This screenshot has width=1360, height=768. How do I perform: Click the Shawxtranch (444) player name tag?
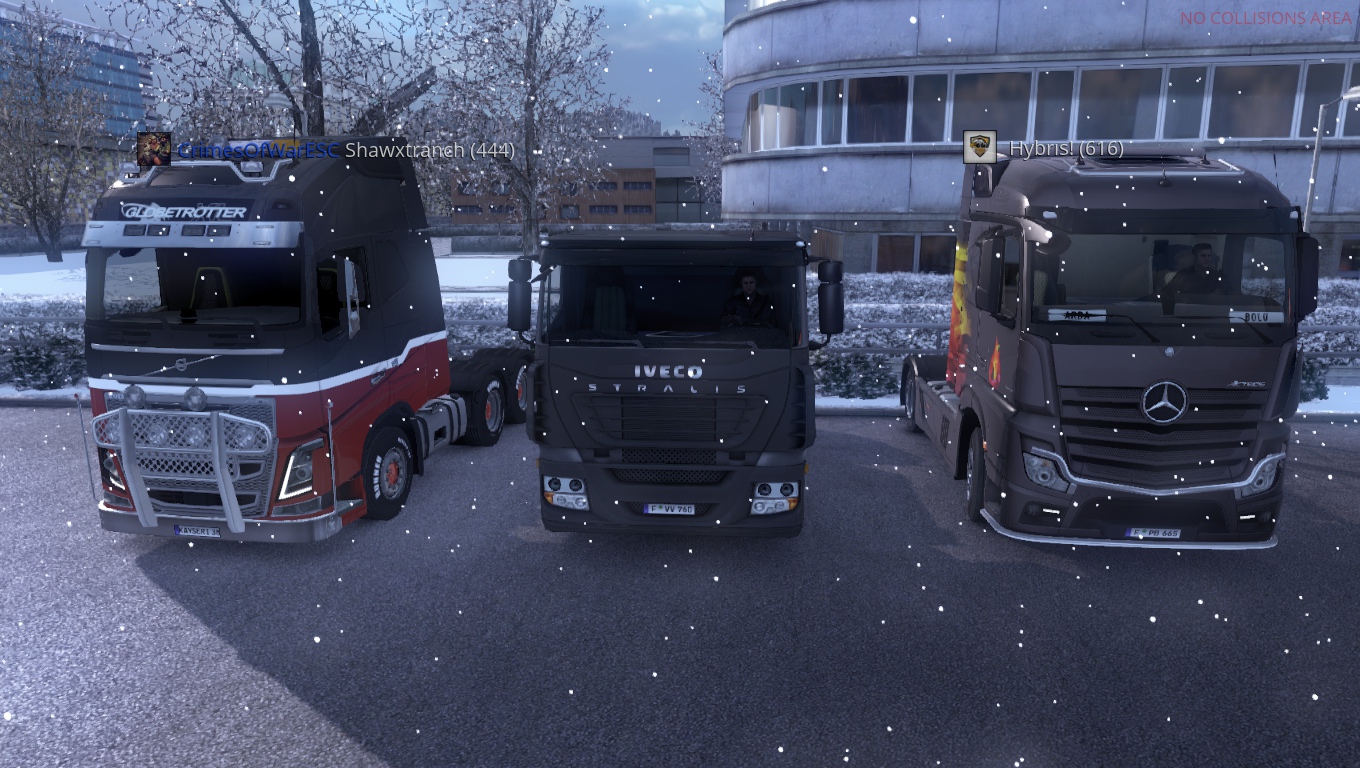[429, 150]
